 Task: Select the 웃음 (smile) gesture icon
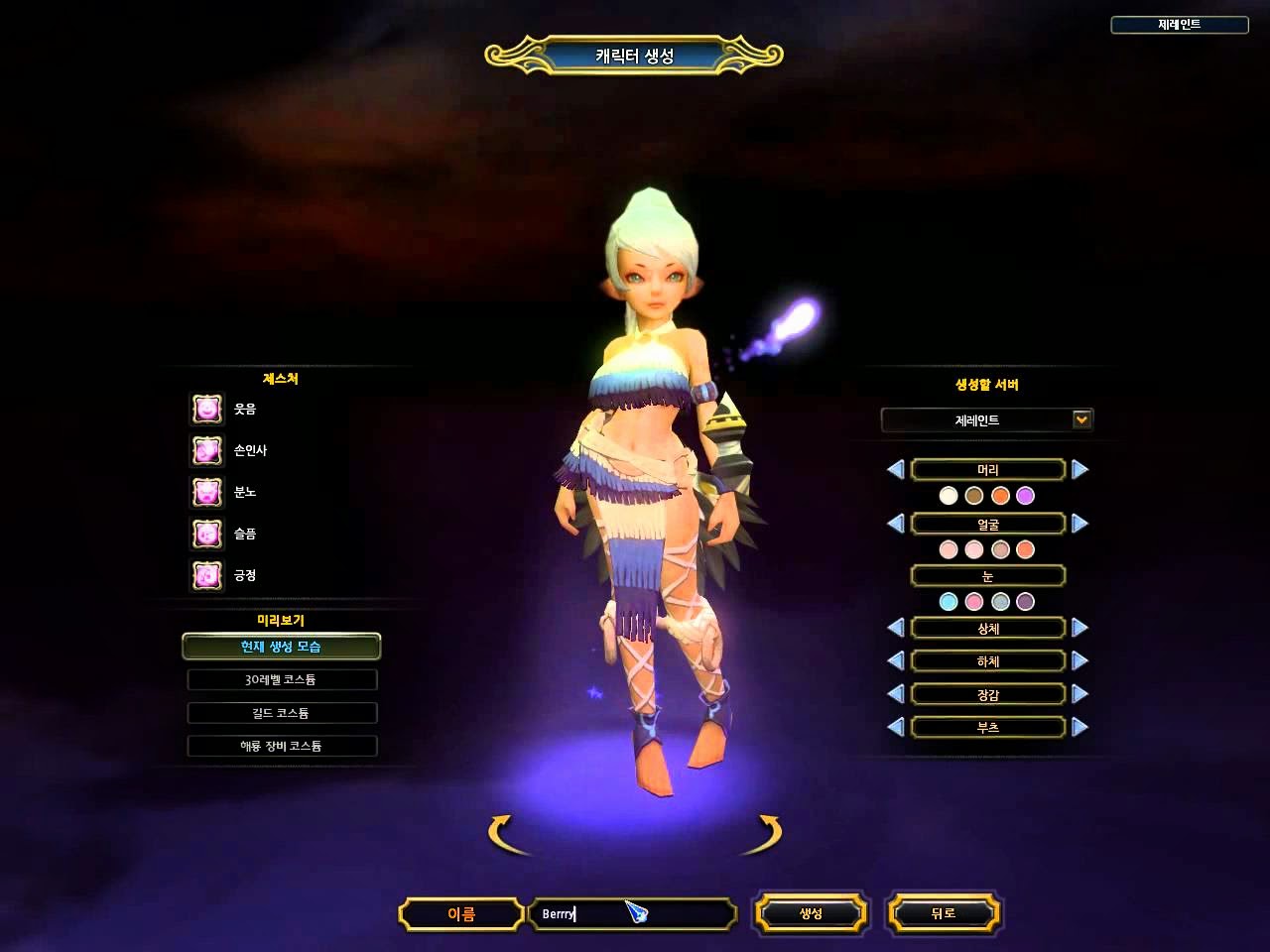[x=205, y=410]
